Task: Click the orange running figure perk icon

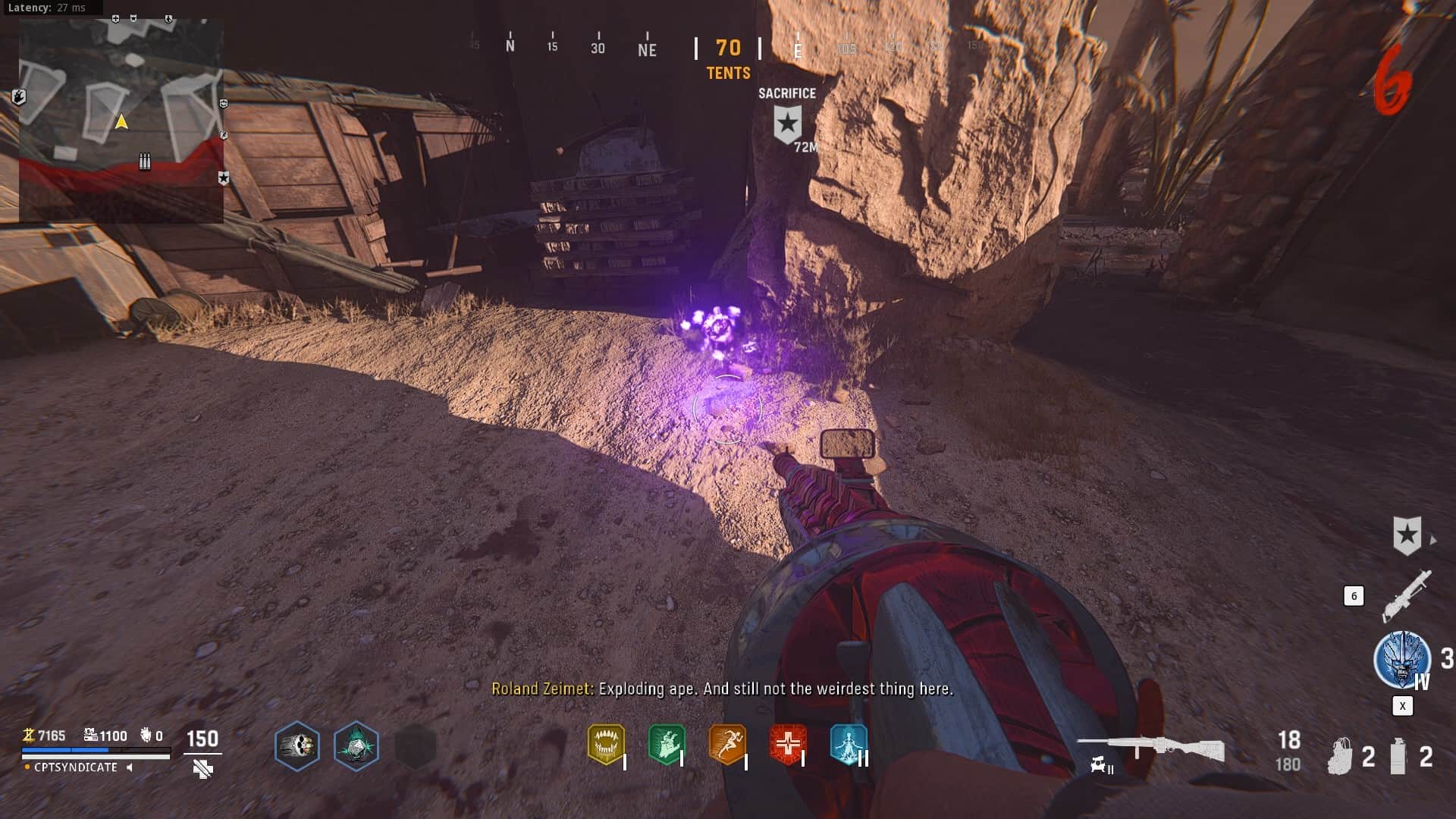Action: 727,743
